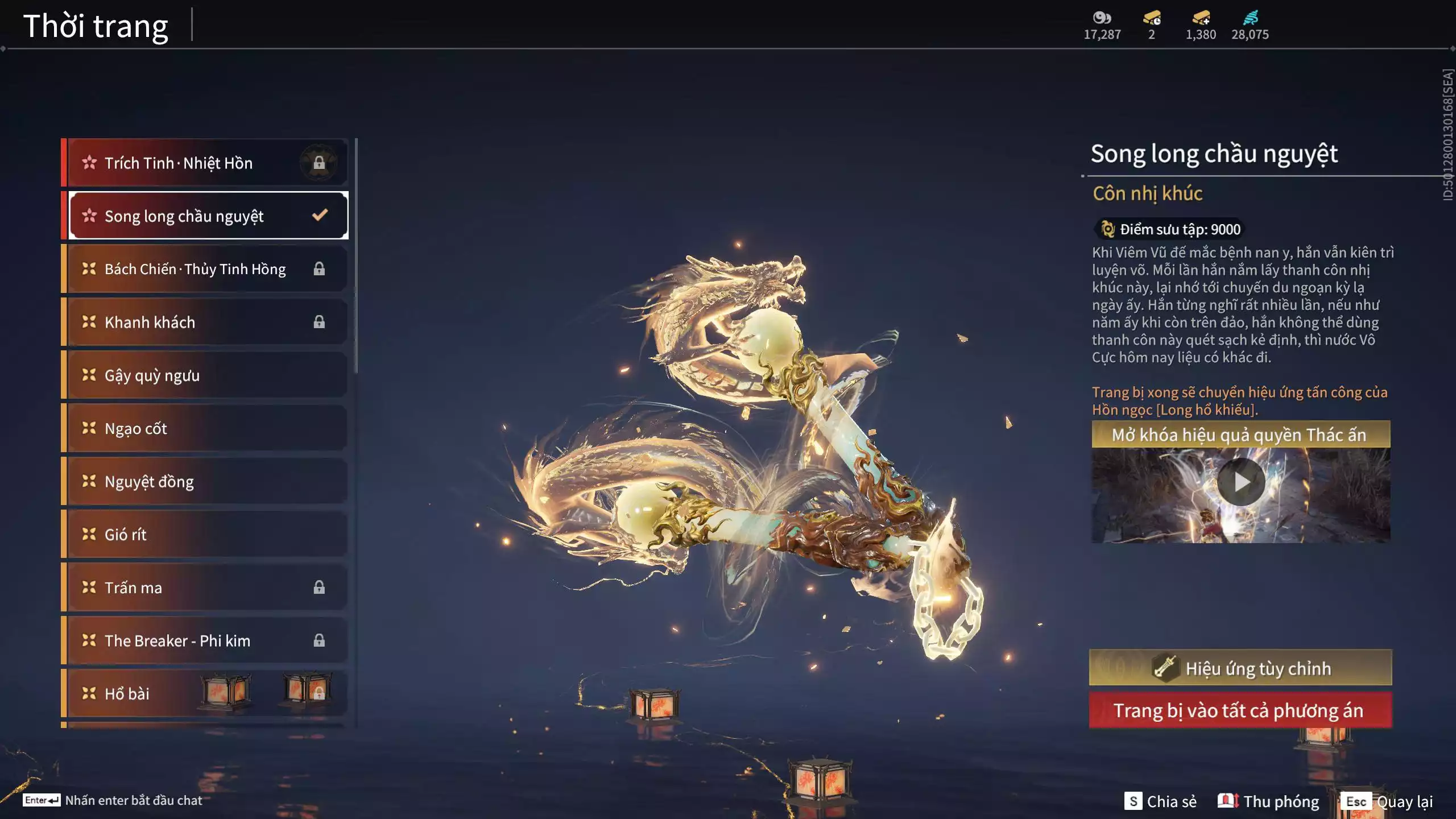Viewport: 1456px width, 819px height.
Task: Click Trang bị vào tất cả phương án
Action: pyautogui.click(x=1240, y=710)
